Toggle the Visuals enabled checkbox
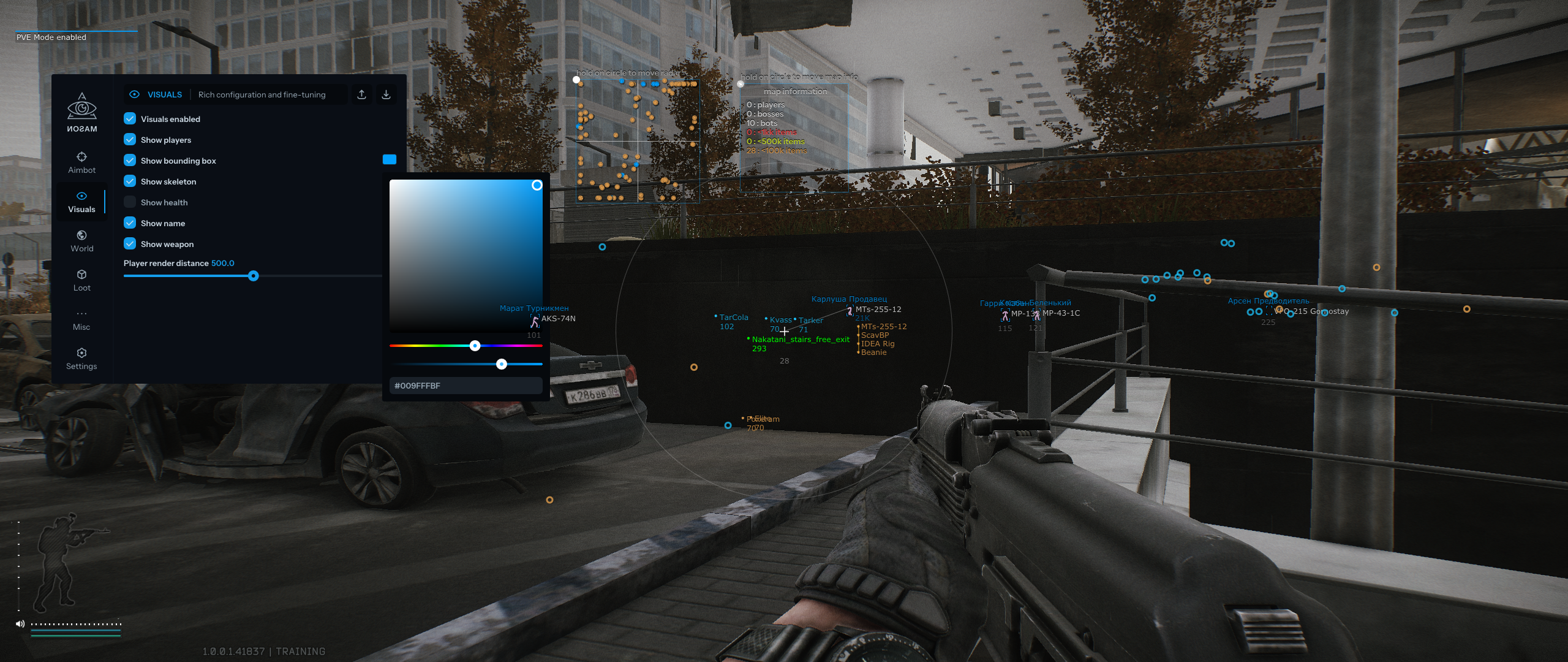 pos(130,118)
